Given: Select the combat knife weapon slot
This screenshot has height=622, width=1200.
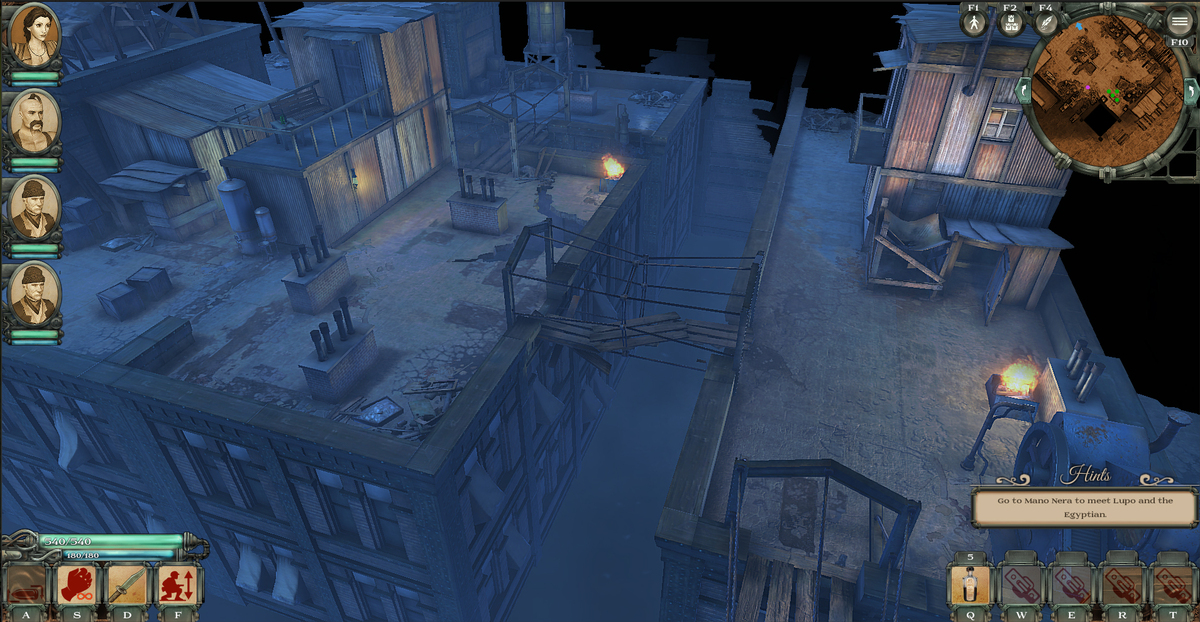Looking at the screenshot, I should (x=128, y=584).
